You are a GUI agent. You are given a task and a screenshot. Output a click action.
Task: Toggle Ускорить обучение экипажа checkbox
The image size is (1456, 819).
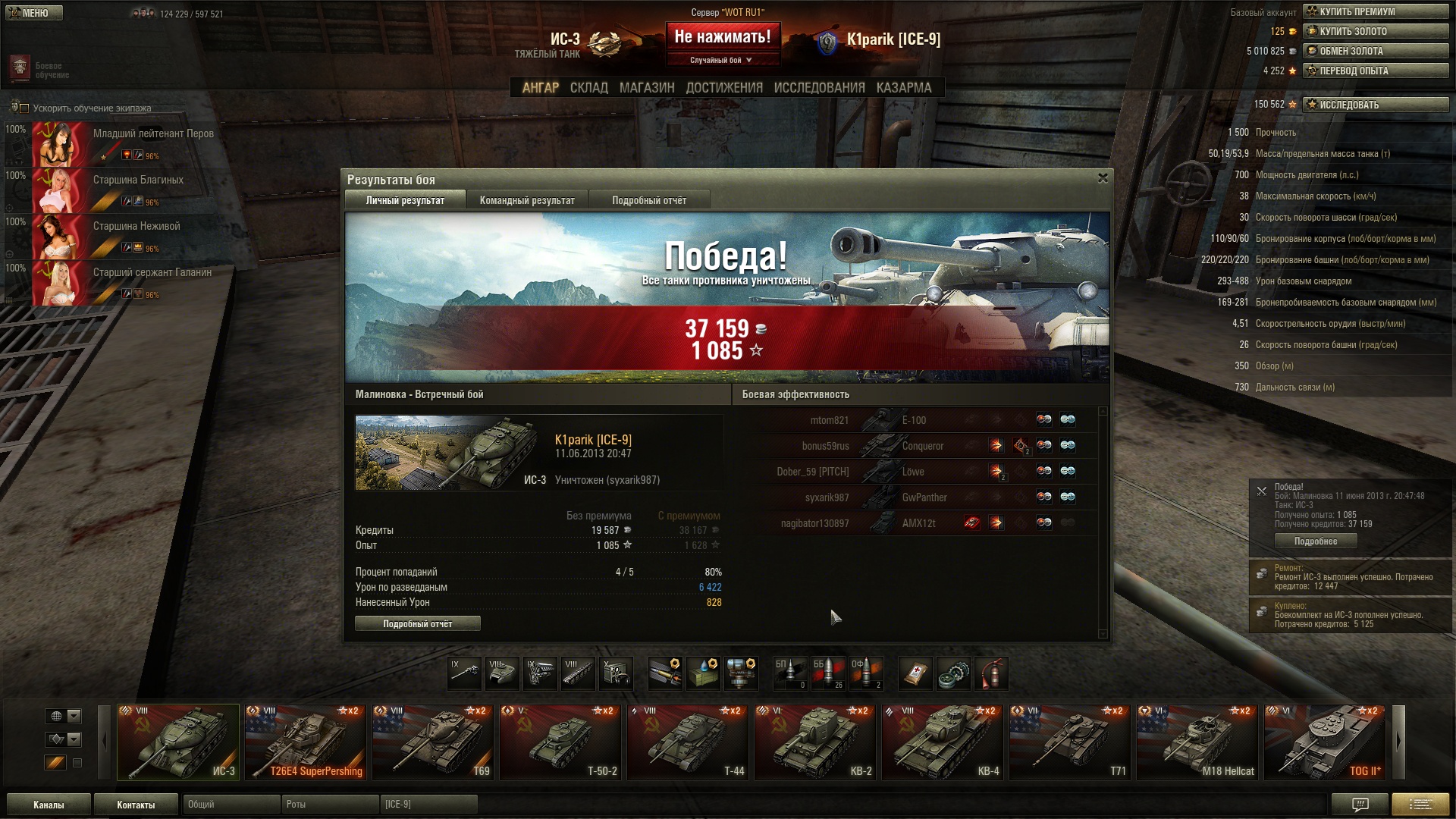point(24,108)
